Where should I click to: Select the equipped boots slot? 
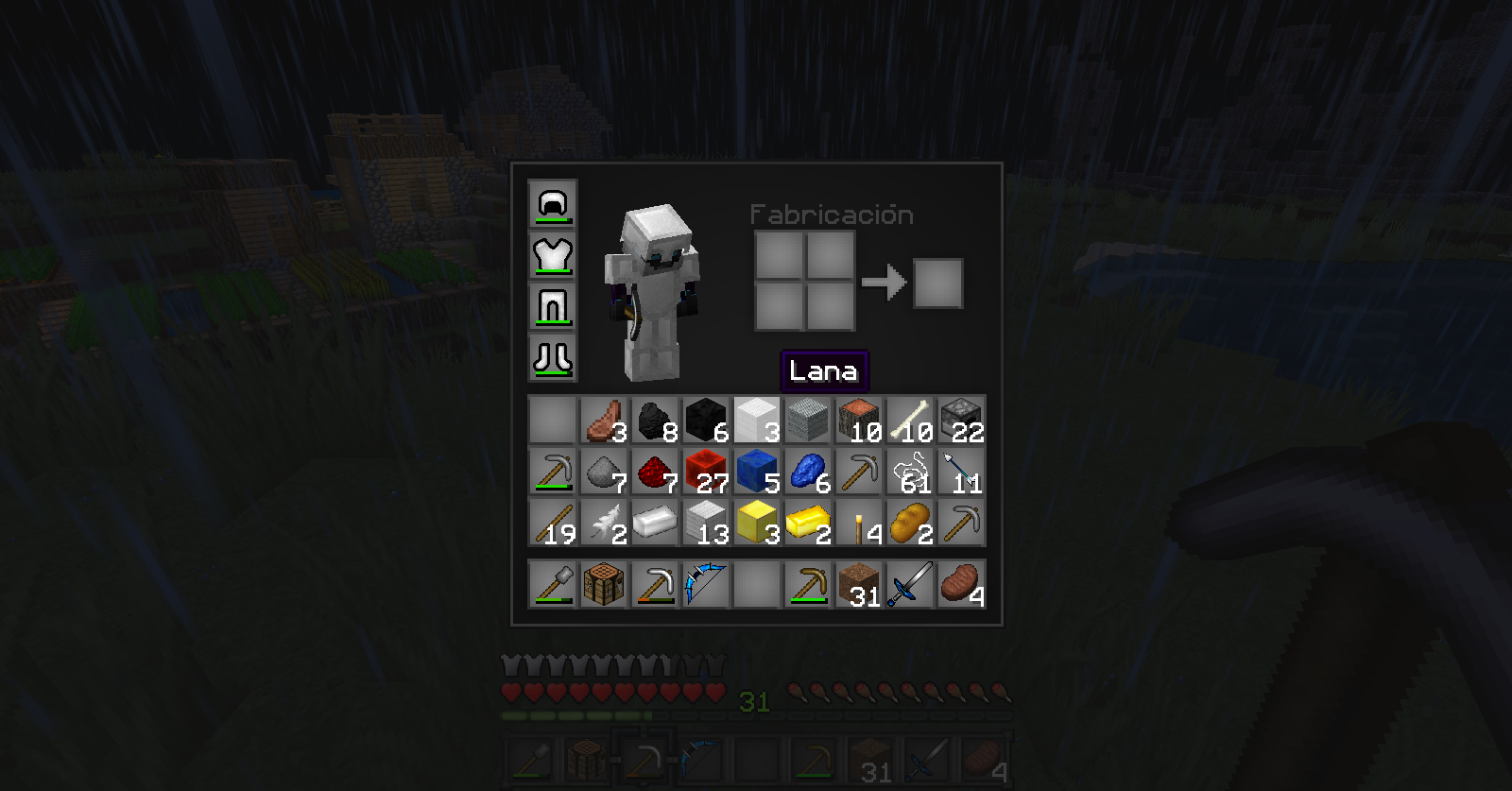[553, 357]
